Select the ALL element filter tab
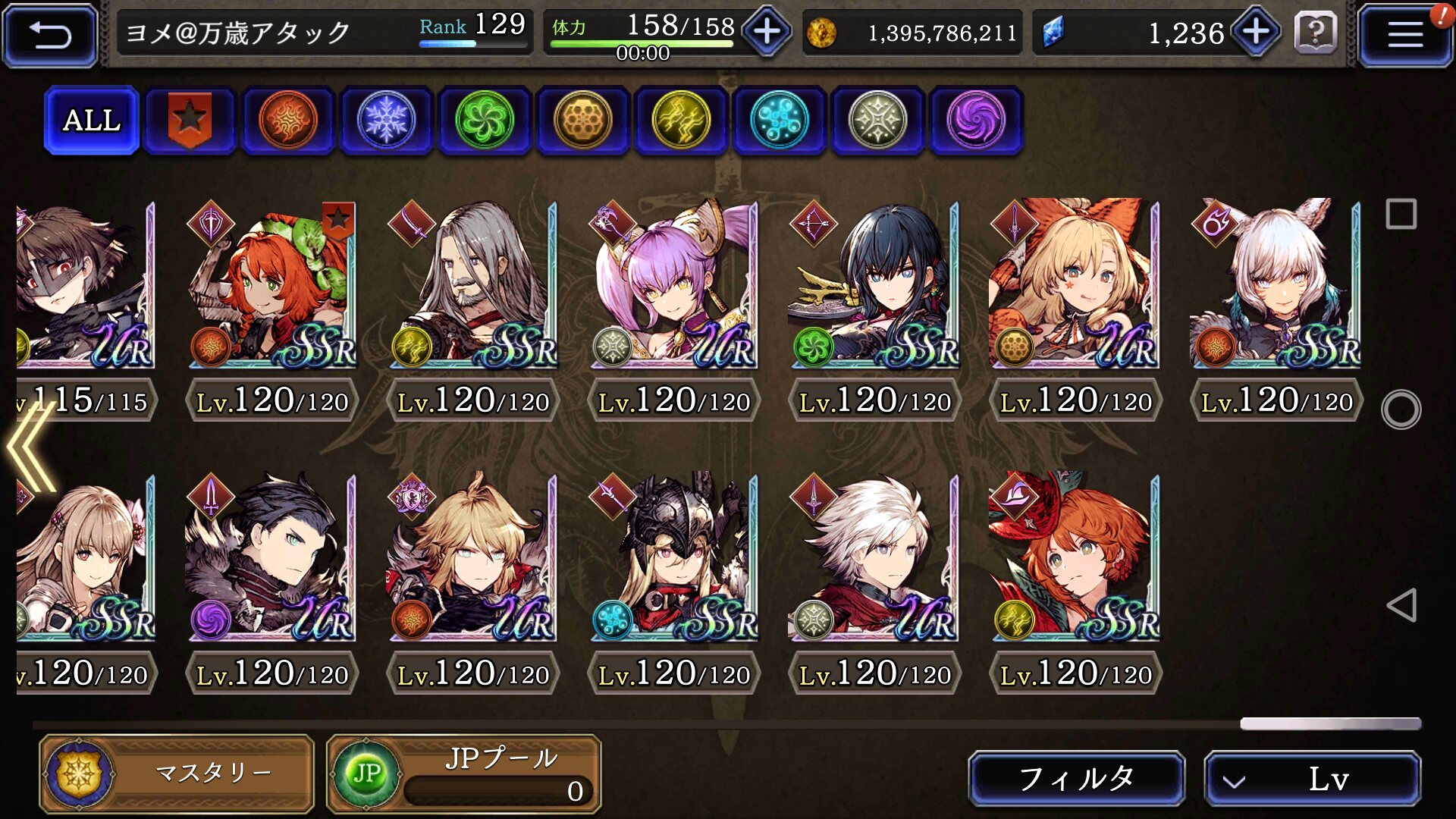Image resolution: width=1456 pixels, height=819 pixels. pos(92,121)
